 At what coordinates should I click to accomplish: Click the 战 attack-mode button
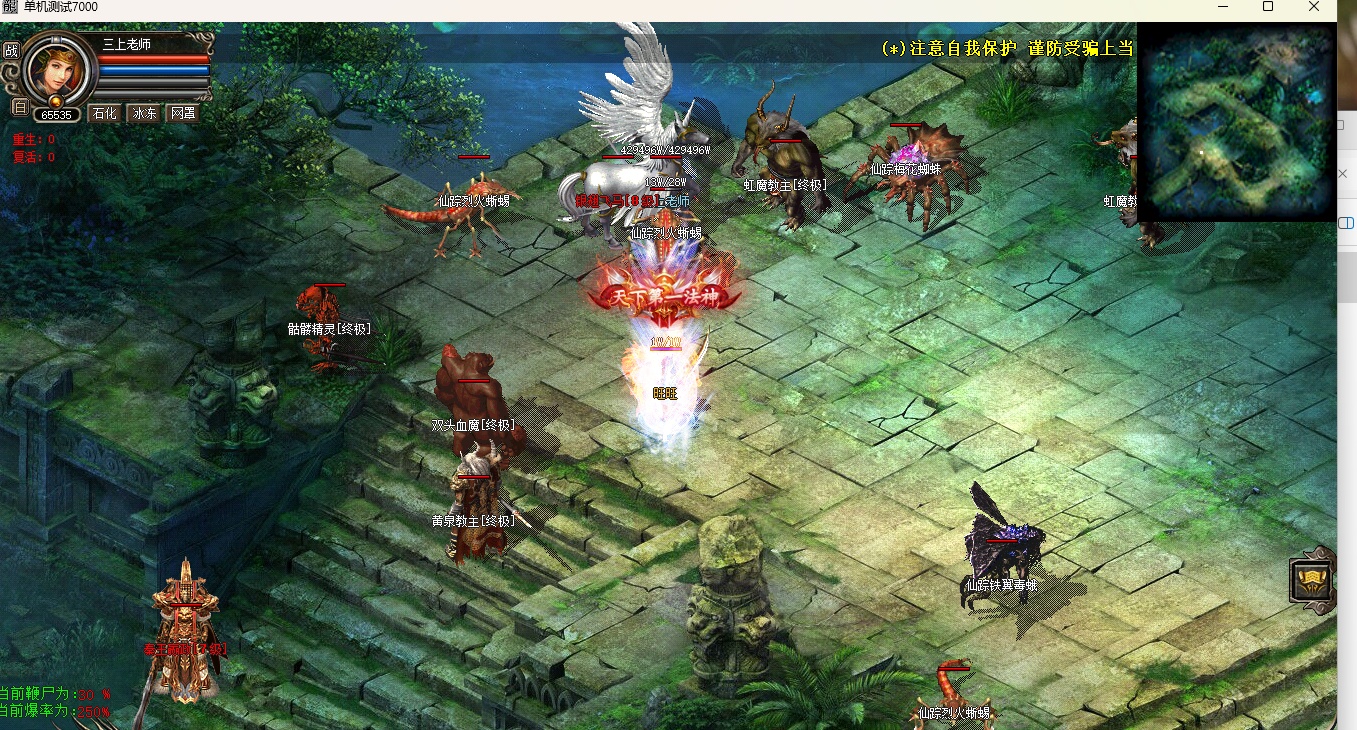coord(12,50)
